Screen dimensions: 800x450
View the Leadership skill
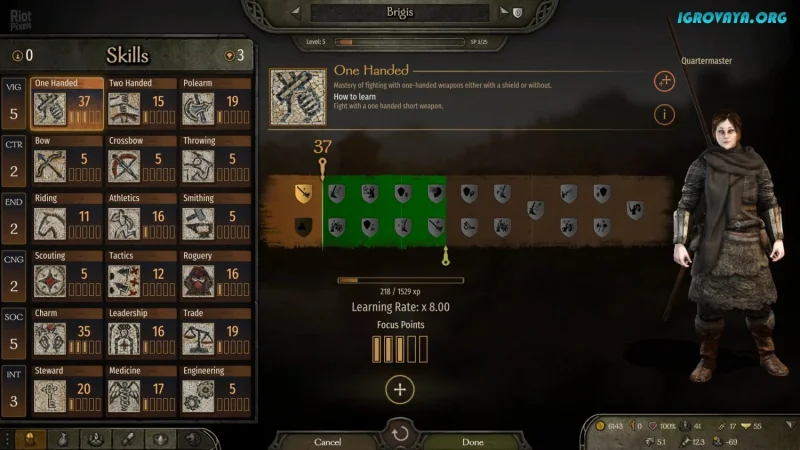tap(141, 334)
